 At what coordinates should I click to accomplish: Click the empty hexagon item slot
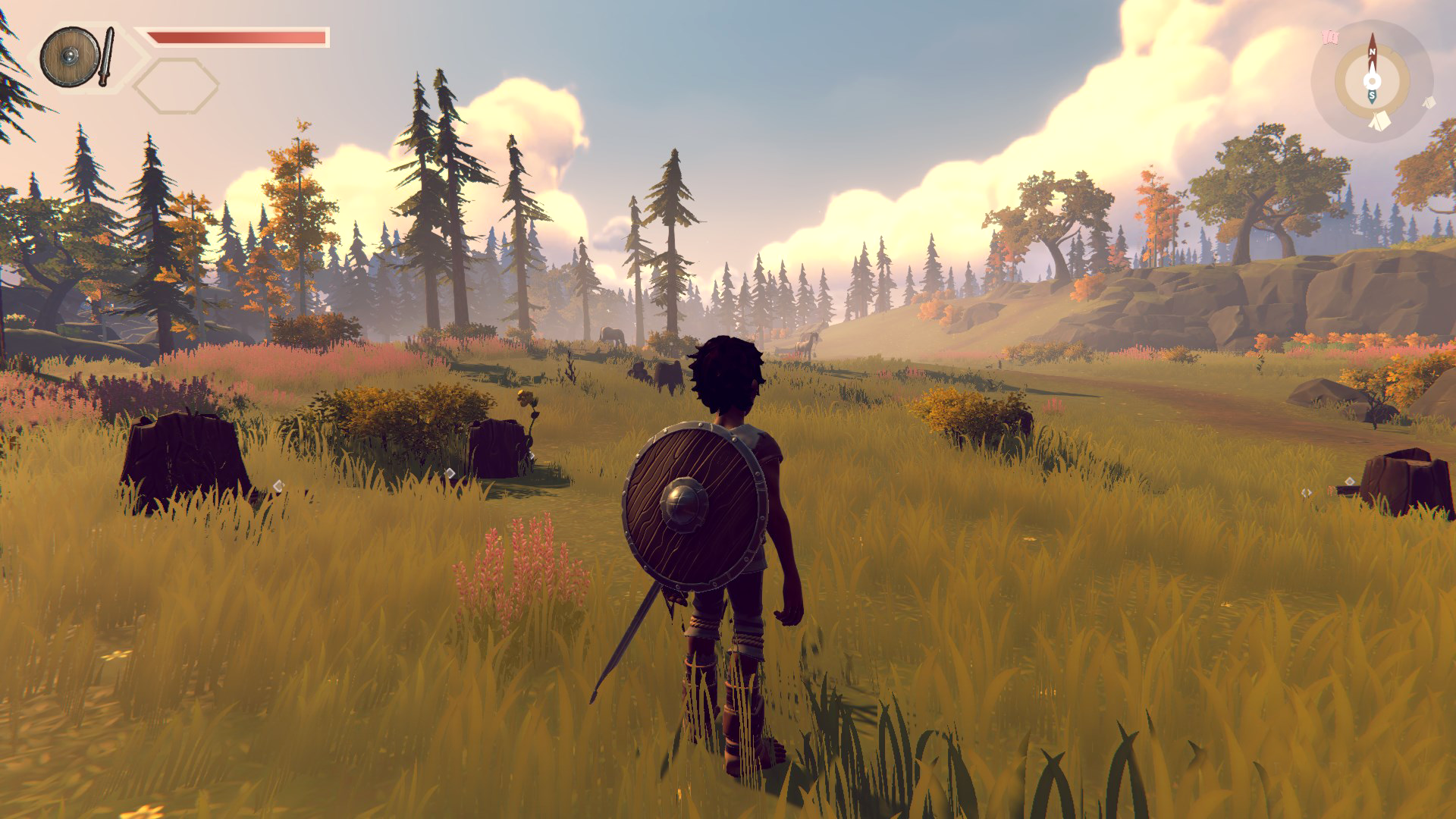[176, 86]
